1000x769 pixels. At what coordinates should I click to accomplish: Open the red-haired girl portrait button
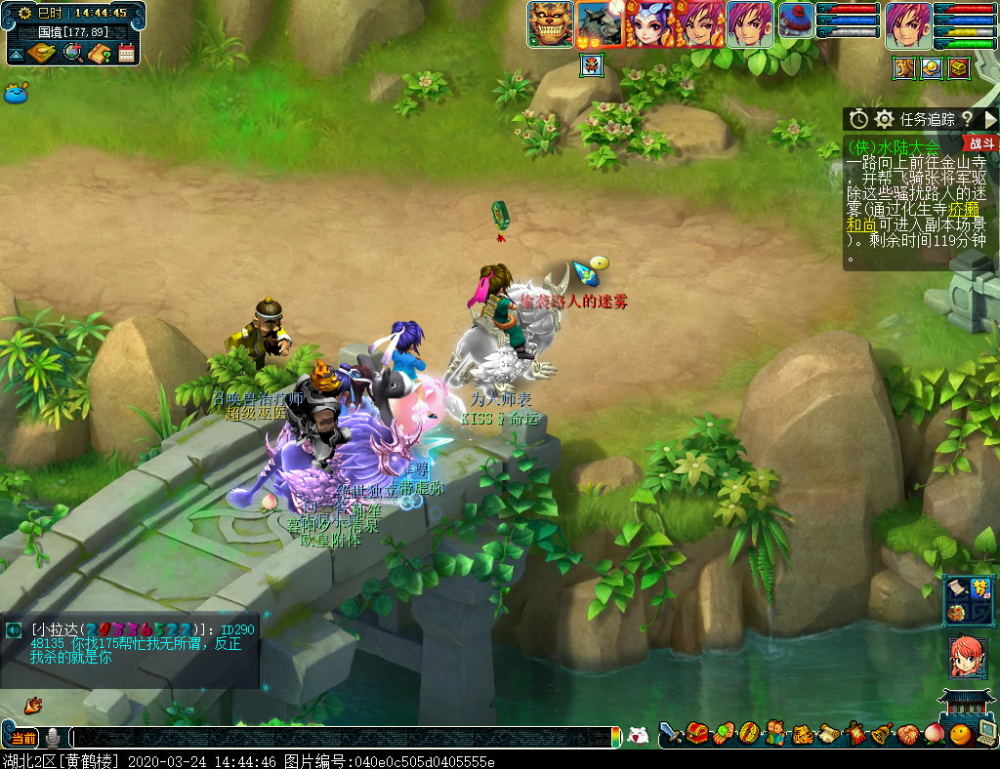[966, 655]
